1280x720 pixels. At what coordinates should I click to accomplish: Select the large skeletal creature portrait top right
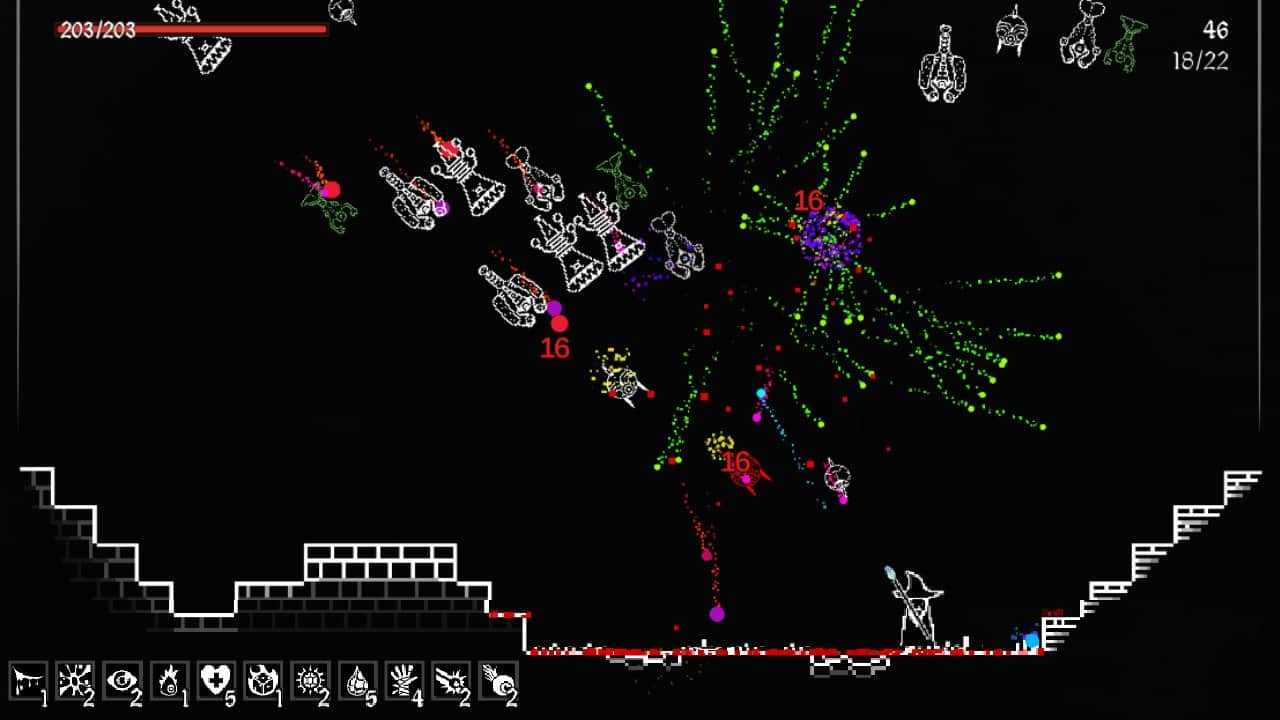pyautogui.click(x=944, y=60)
